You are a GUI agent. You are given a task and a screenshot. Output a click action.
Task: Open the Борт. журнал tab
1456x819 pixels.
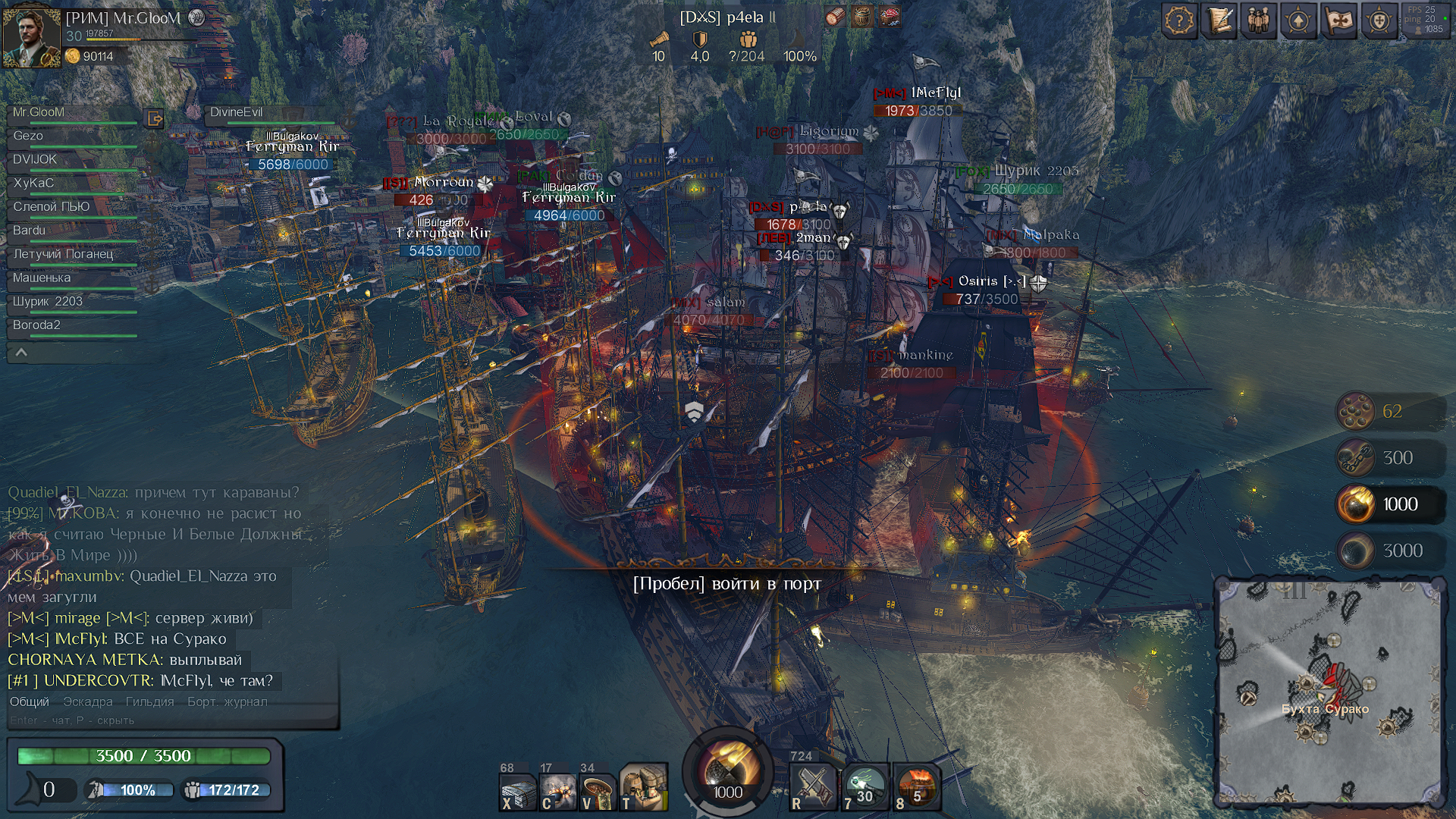[x=227, y=702]
